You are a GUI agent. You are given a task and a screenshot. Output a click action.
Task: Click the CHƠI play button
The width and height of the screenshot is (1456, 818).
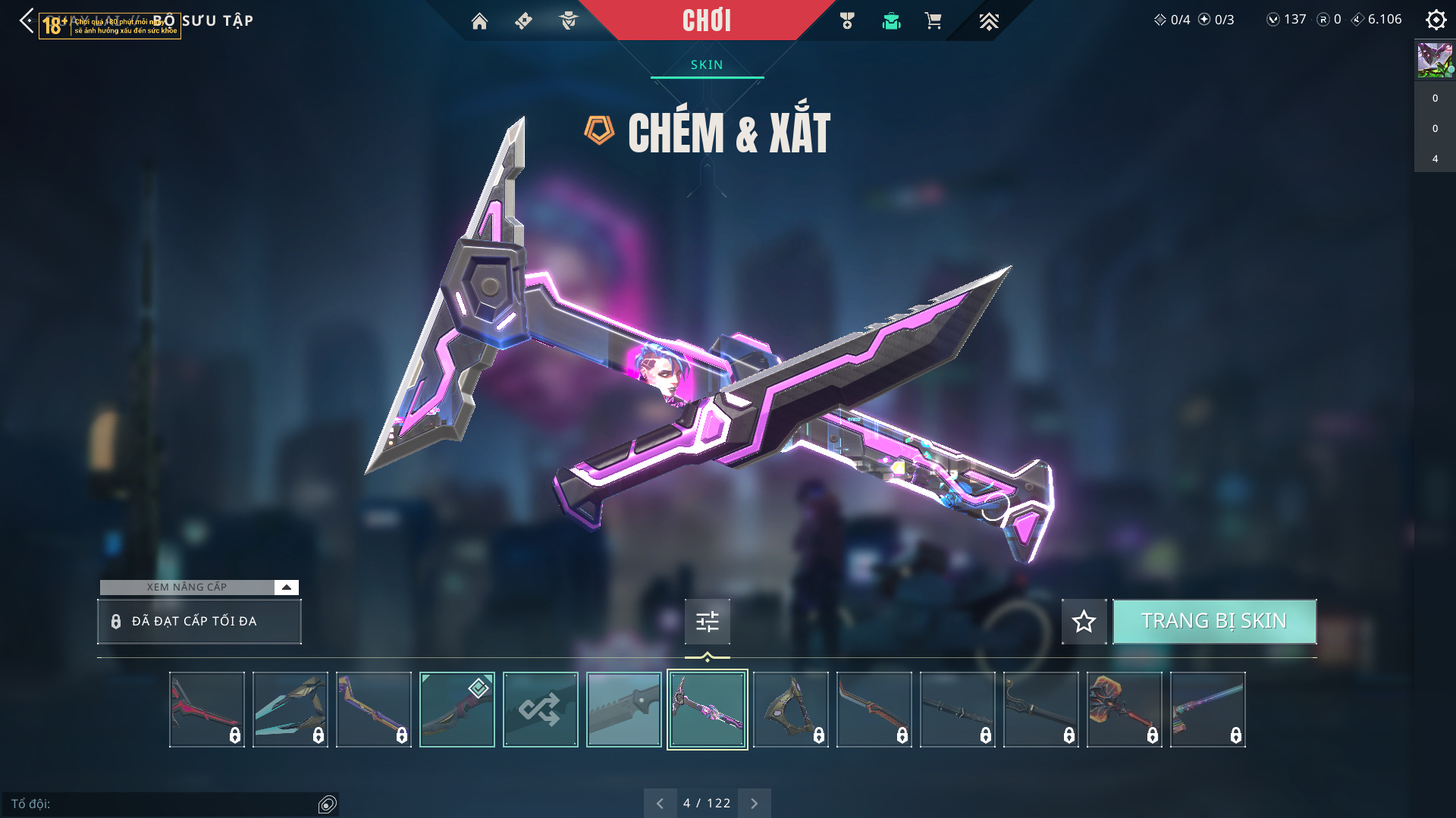tap(706, 20)
